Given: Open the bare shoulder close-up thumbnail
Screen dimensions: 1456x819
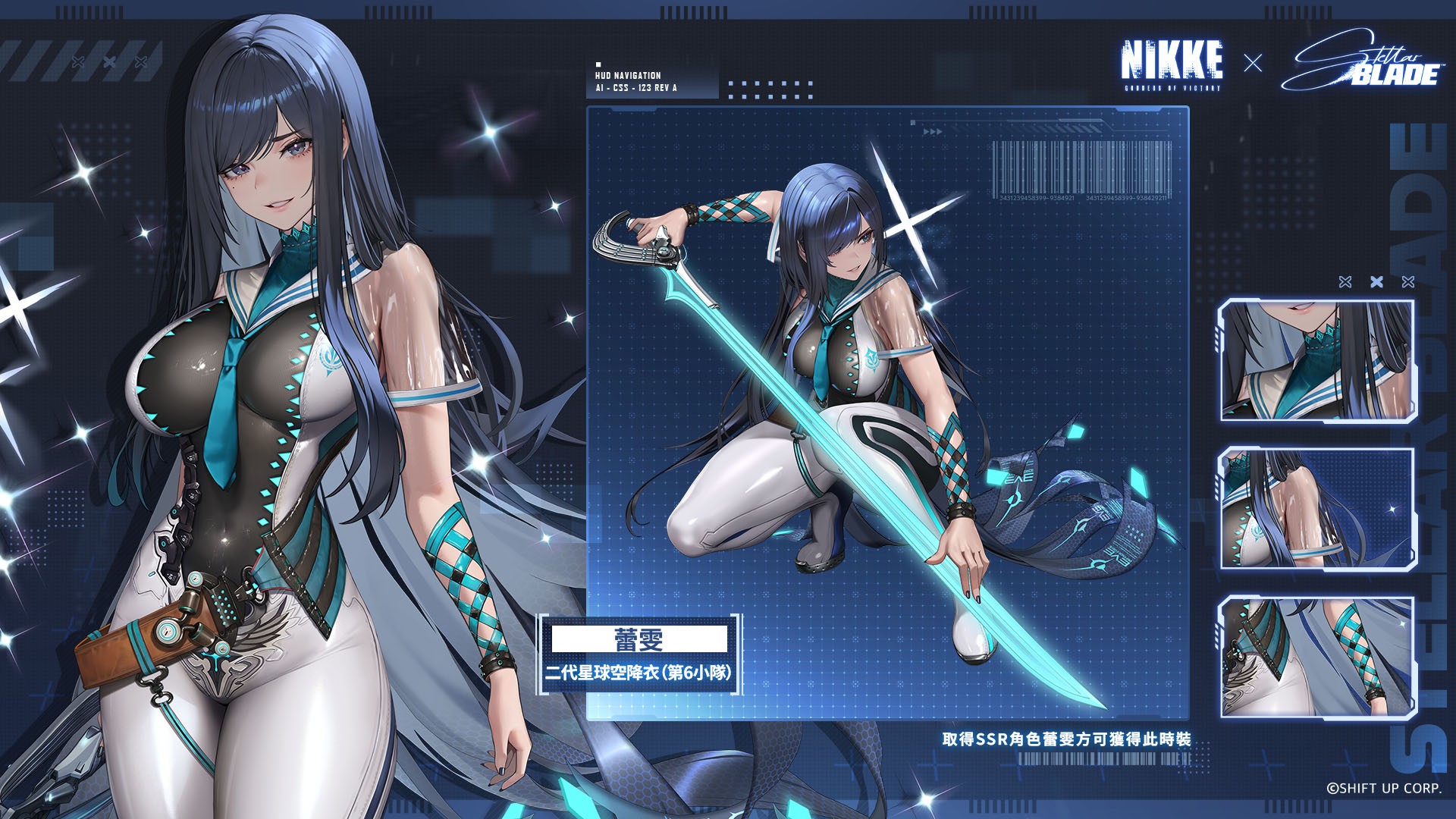Looking at the screenshot, I should tap(1317, 508).
